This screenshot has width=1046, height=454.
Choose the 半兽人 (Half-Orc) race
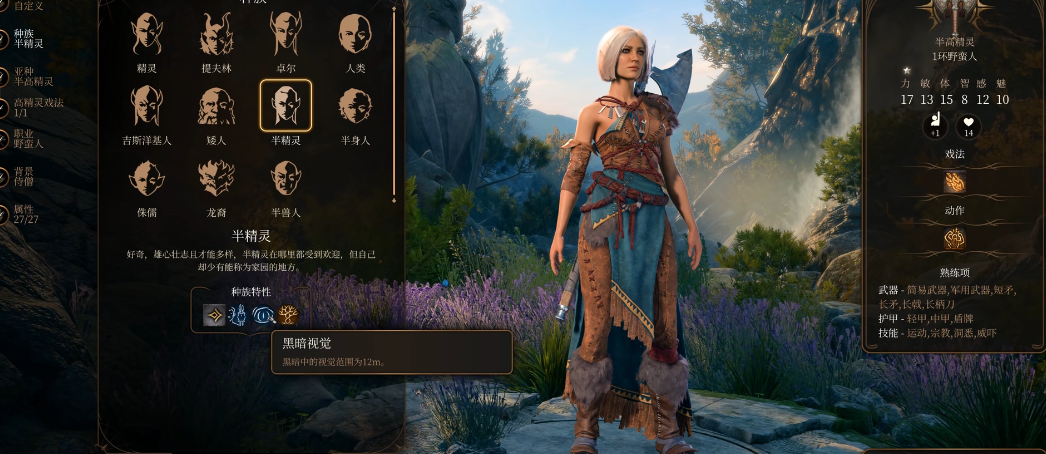(286, 178)
